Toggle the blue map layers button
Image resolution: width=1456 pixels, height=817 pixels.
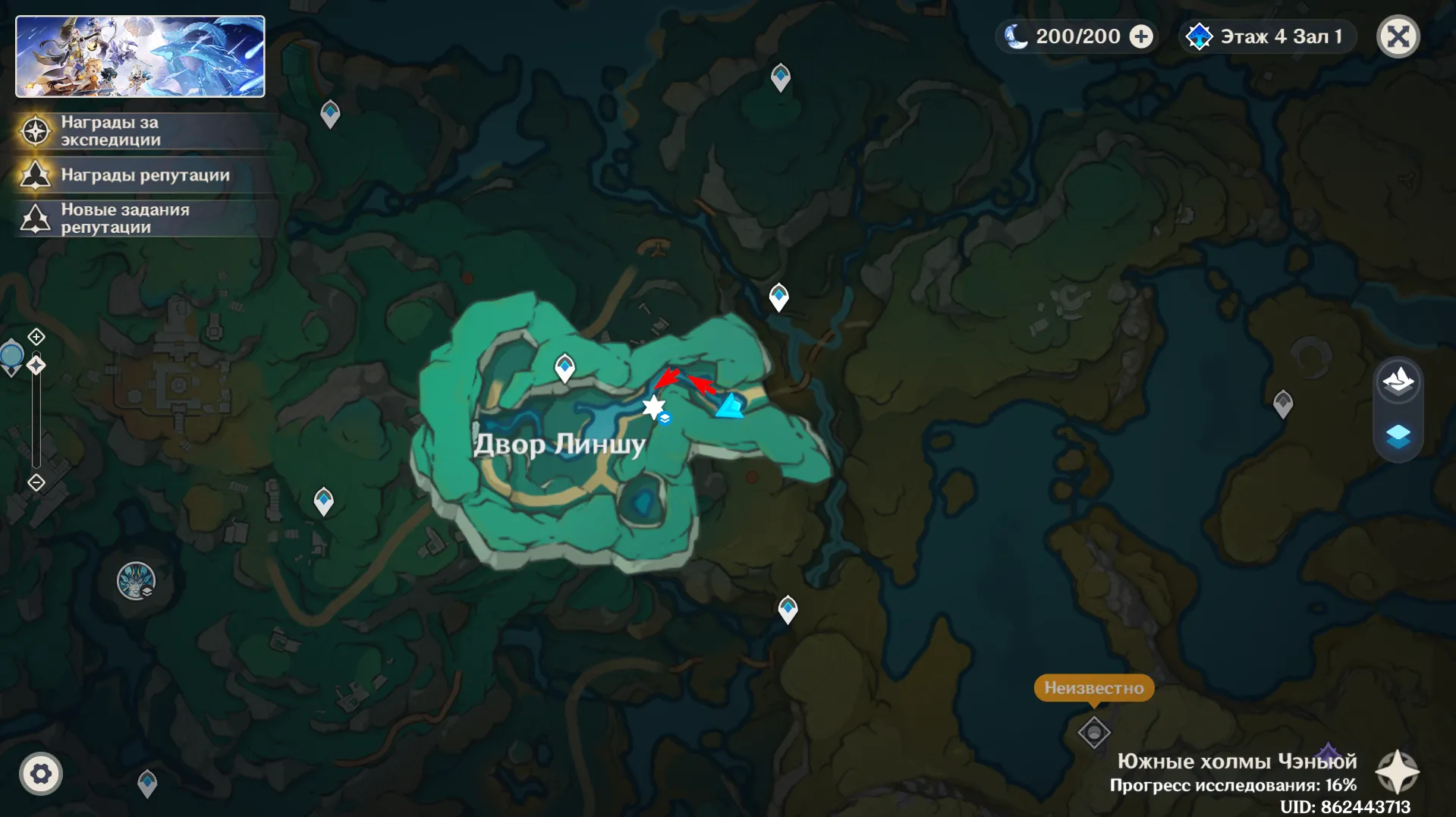pos(1398,436)
